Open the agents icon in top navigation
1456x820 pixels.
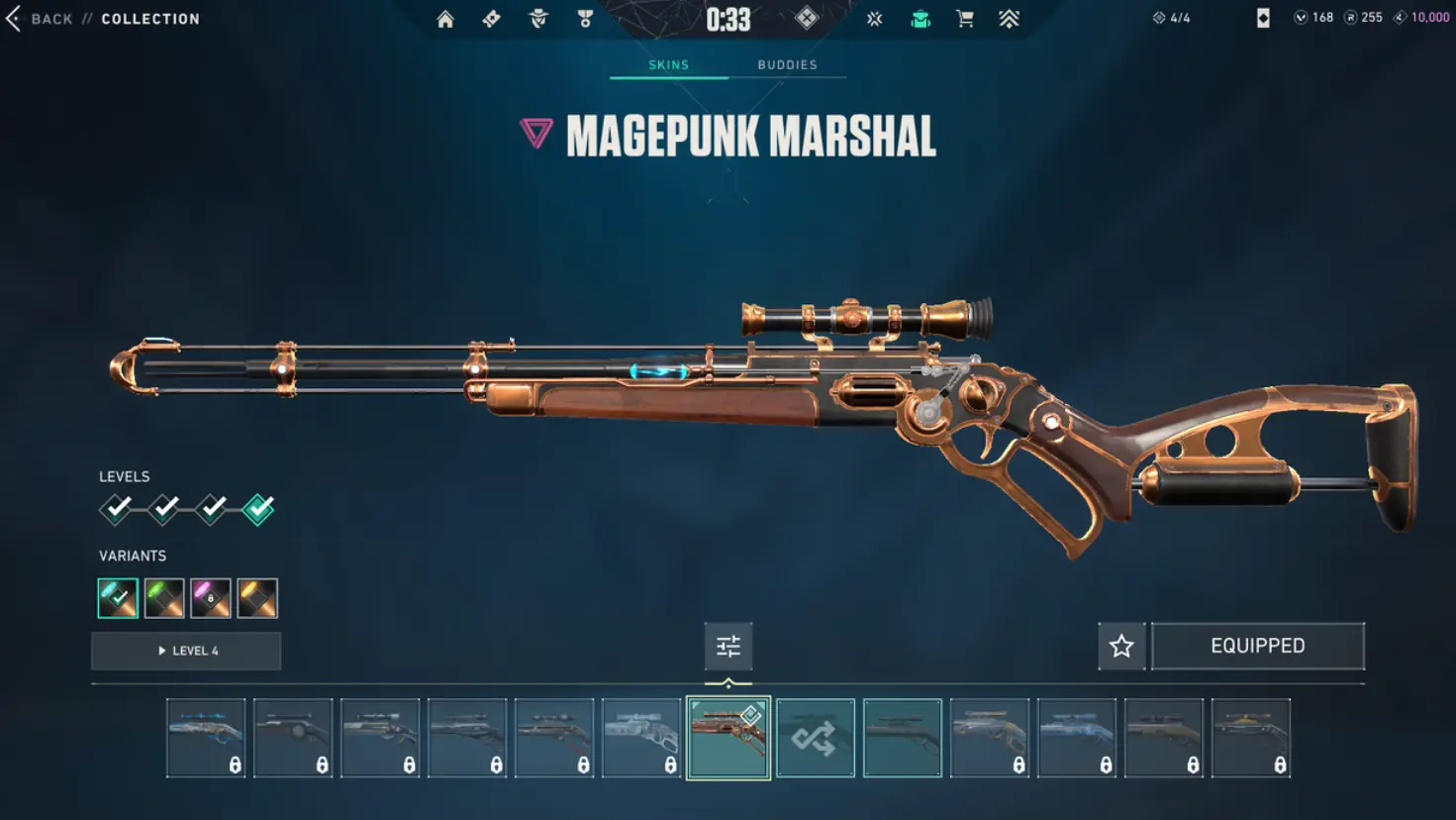click(x=538, y=19)
